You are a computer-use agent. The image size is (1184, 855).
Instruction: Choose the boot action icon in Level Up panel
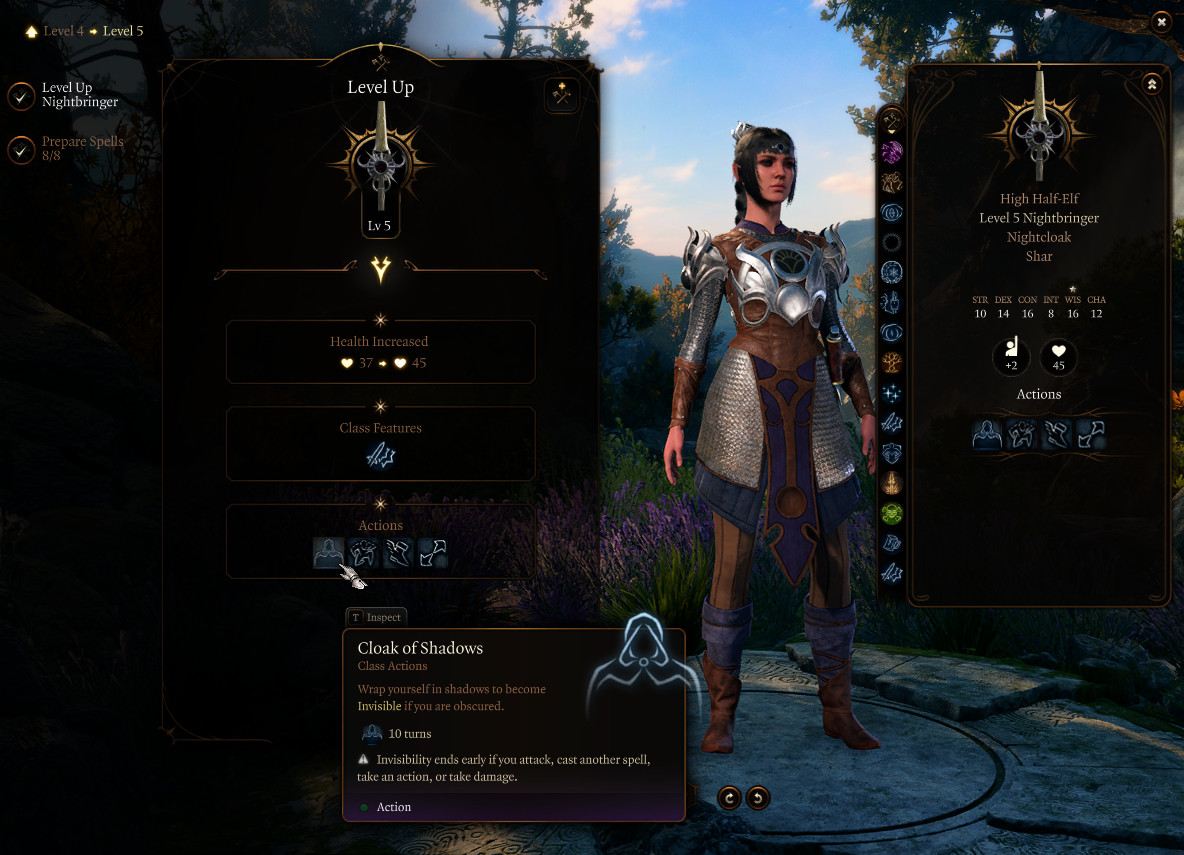point(398,552)
